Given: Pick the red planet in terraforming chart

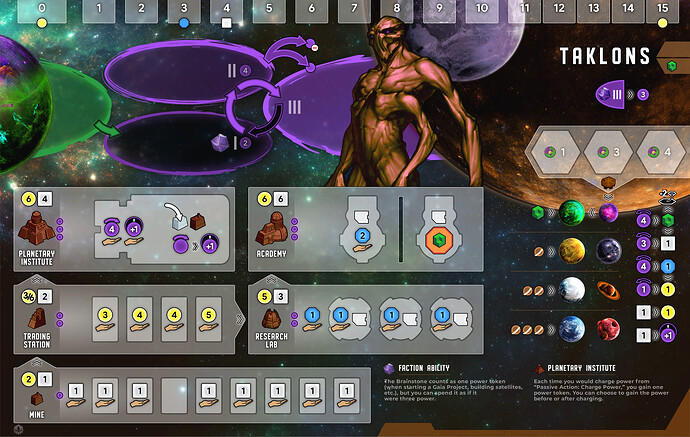Looking at the screenshot, I should pyautogui.click(x=609, y=328).
